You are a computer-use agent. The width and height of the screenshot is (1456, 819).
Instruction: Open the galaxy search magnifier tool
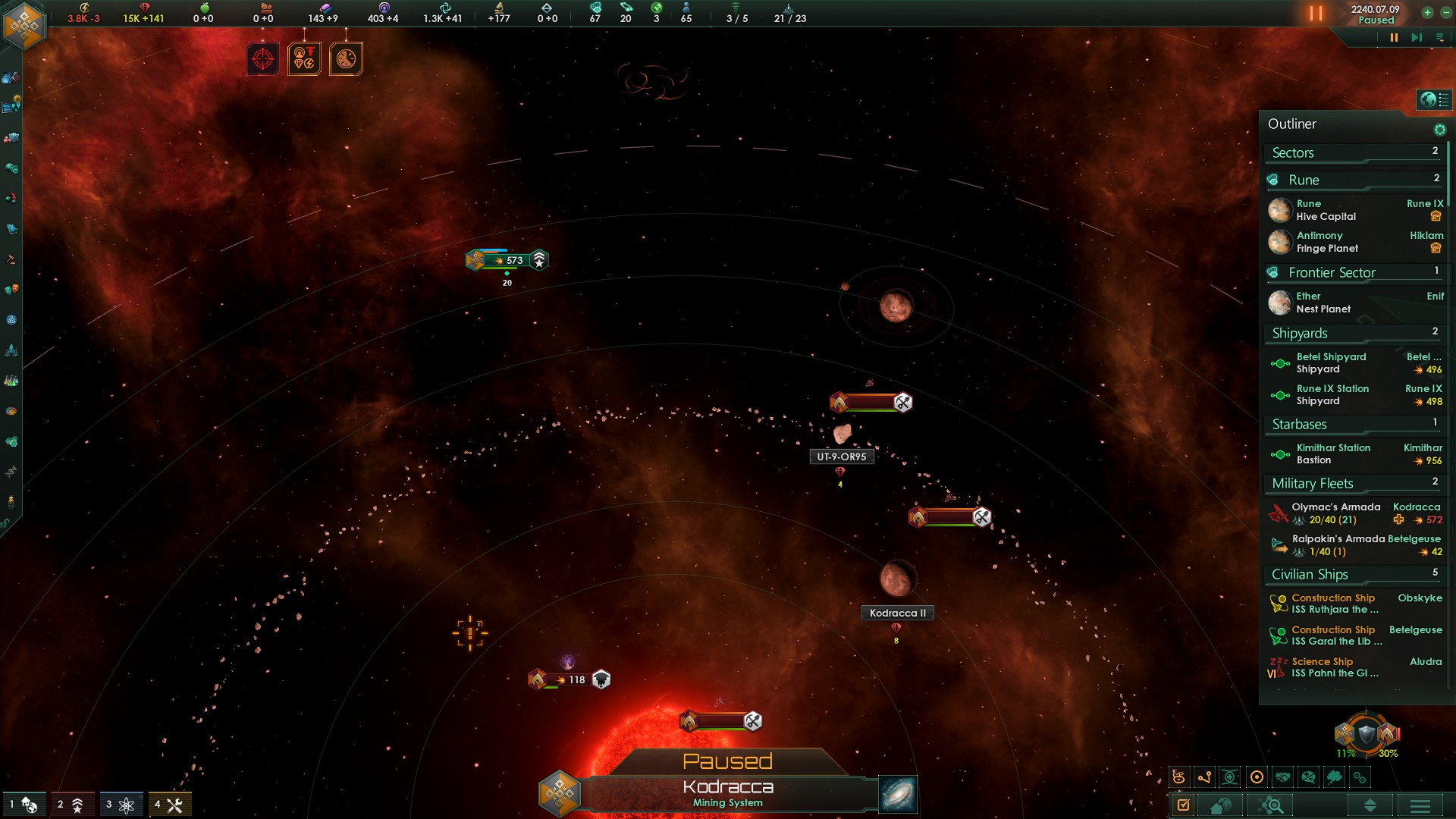(x=1269, y=805)
